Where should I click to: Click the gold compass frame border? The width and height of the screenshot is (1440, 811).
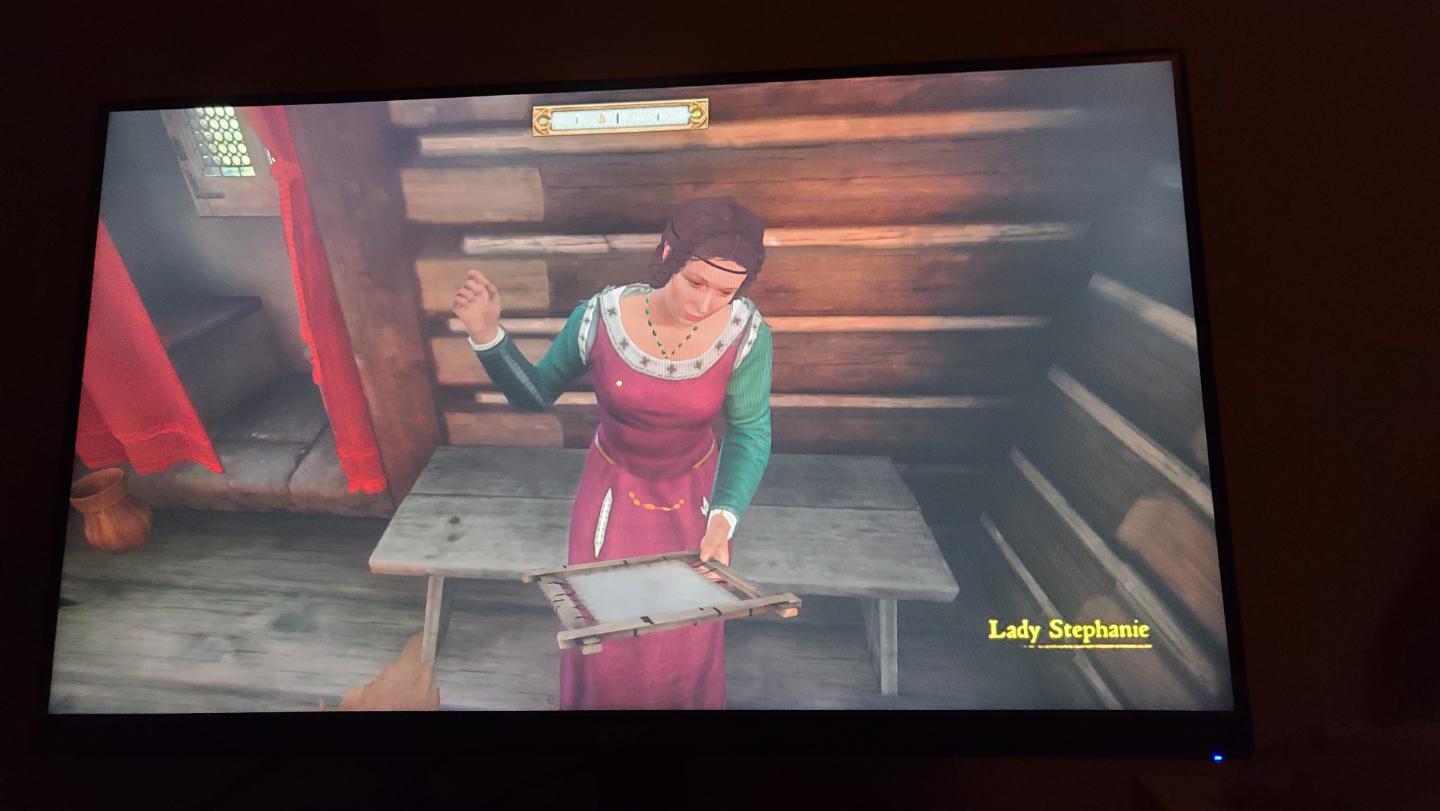click(x=620, y=105)
